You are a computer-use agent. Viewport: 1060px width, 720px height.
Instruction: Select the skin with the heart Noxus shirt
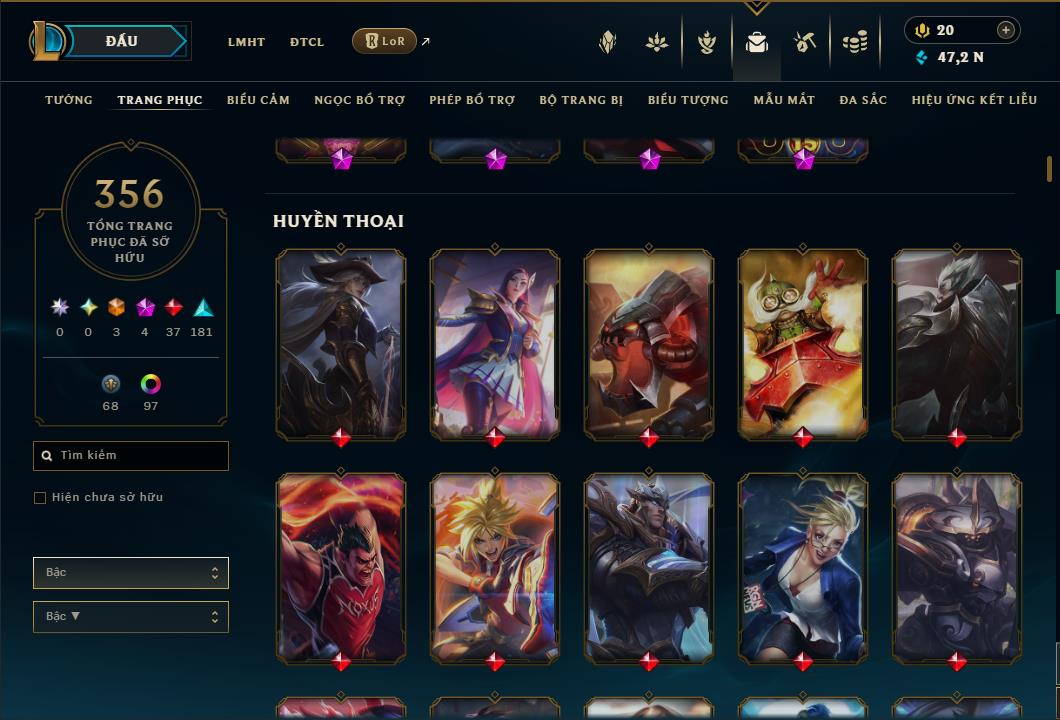coord(341,567)
